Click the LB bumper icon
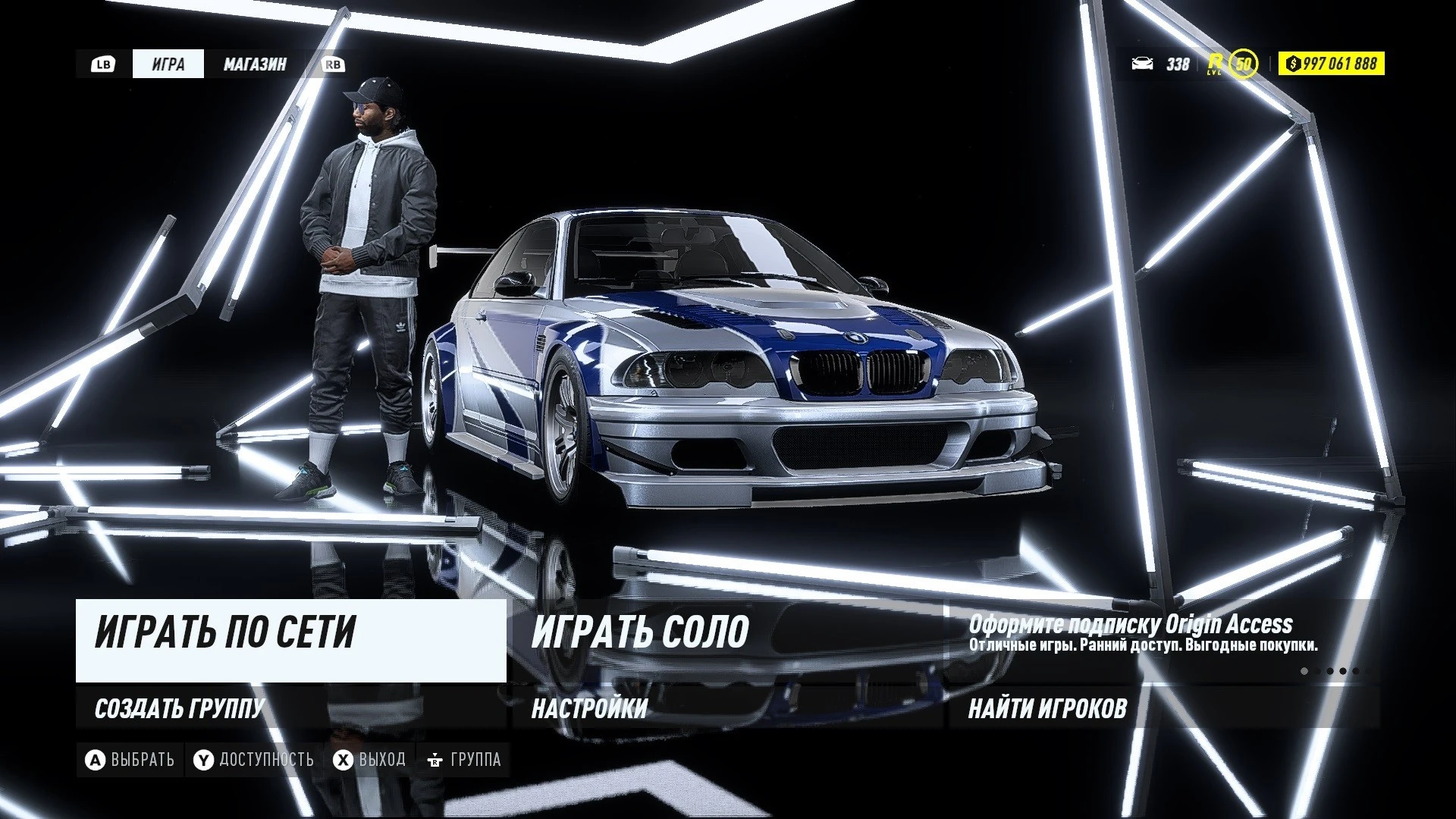The width and height of the screenshot is (1456, 819). click(104, 64)
